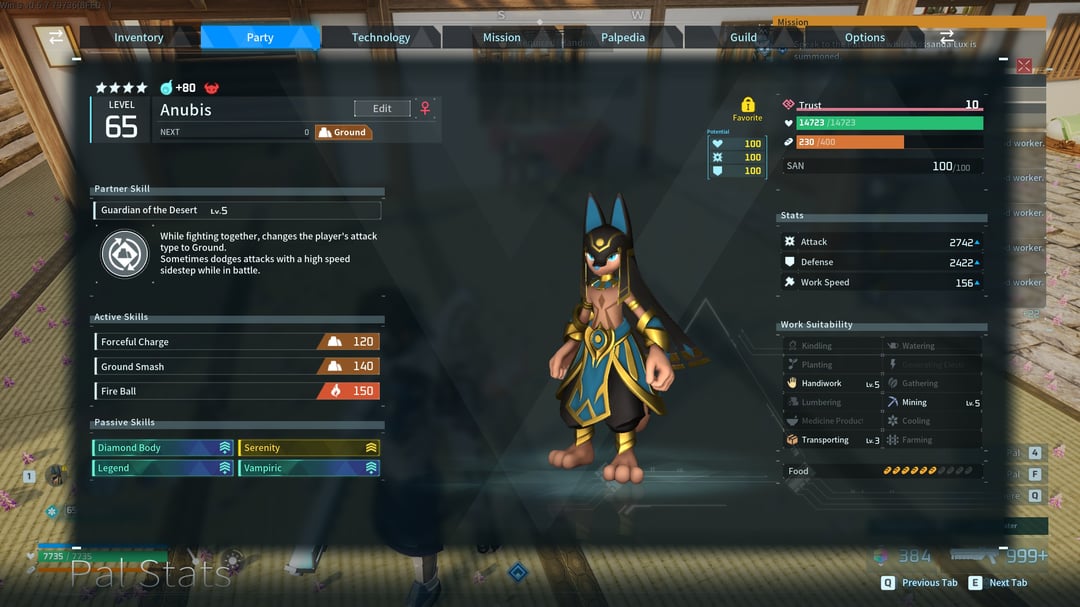This screenshot has width=1080, height=607.
Task: Click the Serenity passive skill
Action: (309, 448)
